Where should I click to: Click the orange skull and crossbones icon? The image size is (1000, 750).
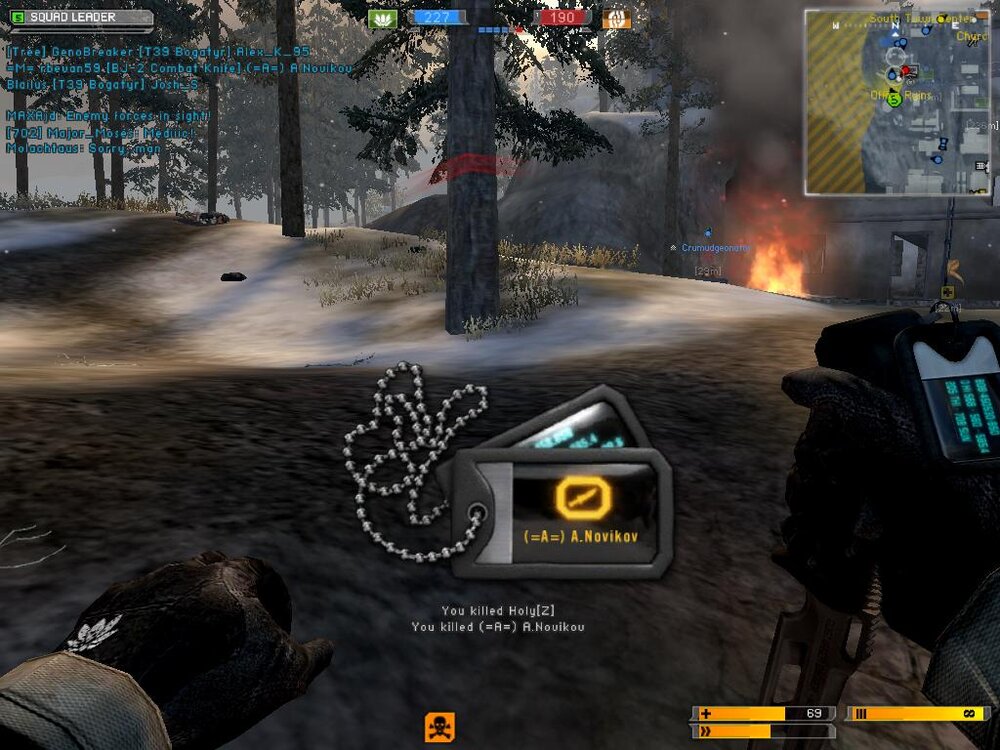tap(439, 726)
